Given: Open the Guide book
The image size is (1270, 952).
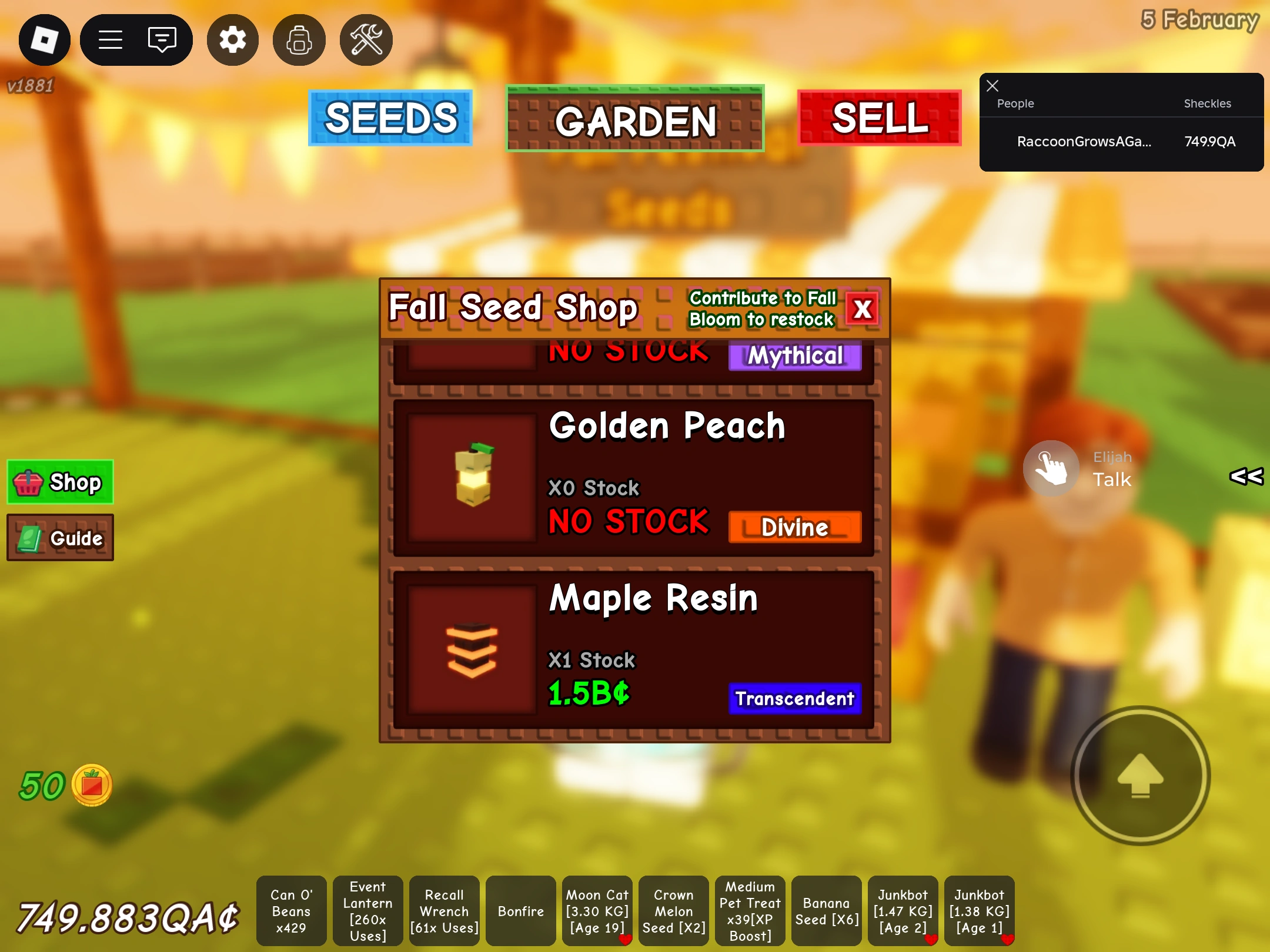Looking at the screenshot, I should [x=60, y=537].
